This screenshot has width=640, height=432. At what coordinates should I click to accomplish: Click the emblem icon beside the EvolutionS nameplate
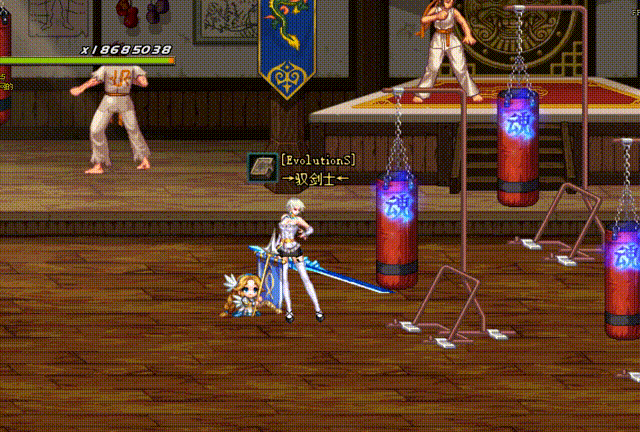click(x=263, y=168)
